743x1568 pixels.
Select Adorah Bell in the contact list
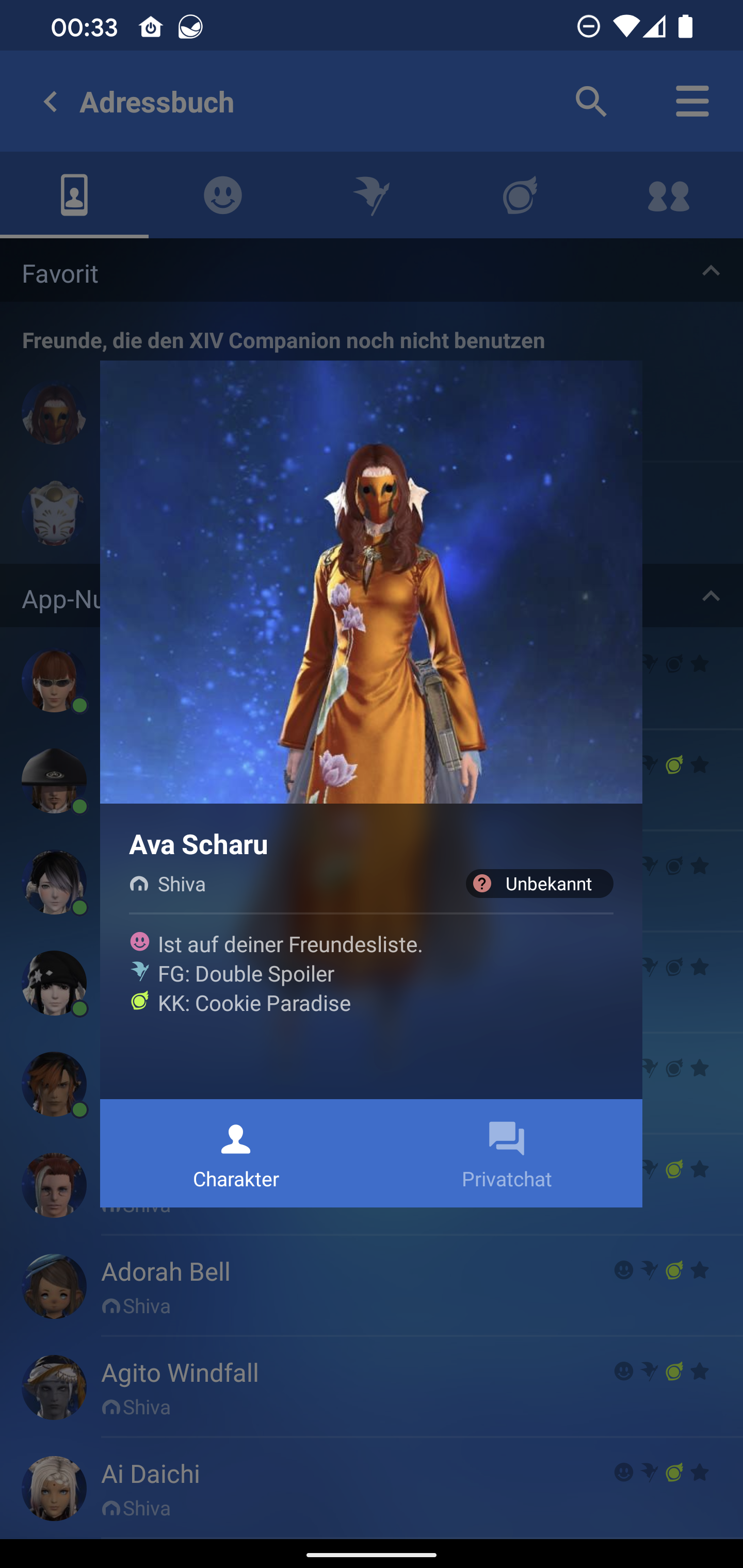pos(166,1272)
